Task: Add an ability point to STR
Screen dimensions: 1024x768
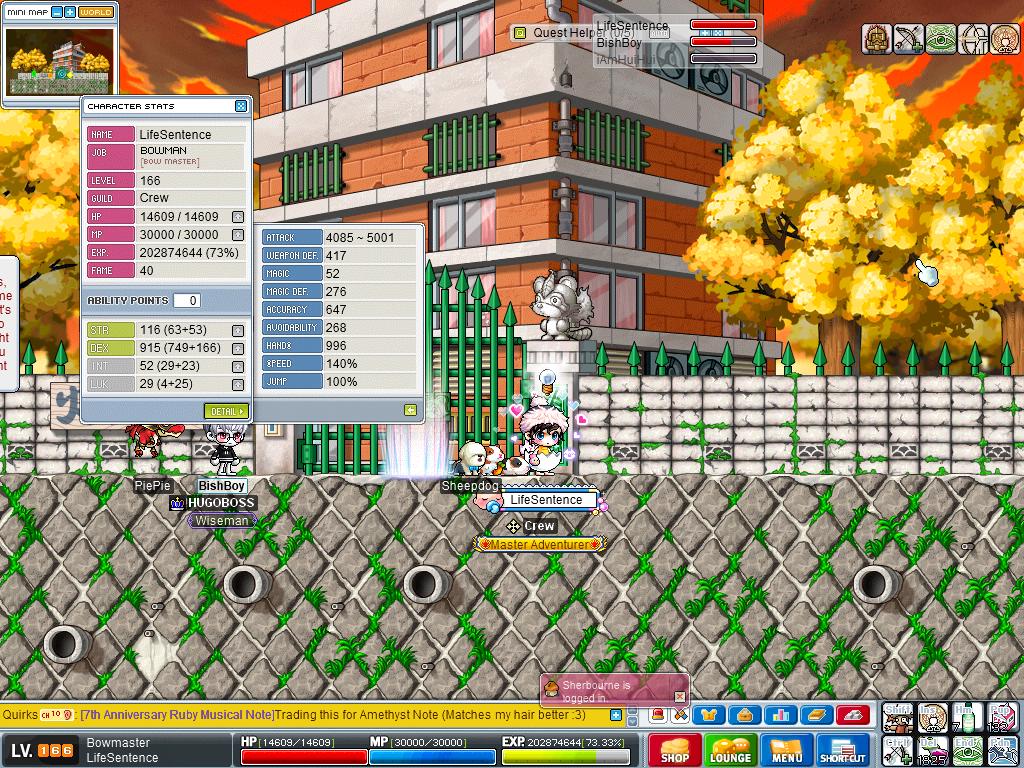Action: [x=238, y=331]
